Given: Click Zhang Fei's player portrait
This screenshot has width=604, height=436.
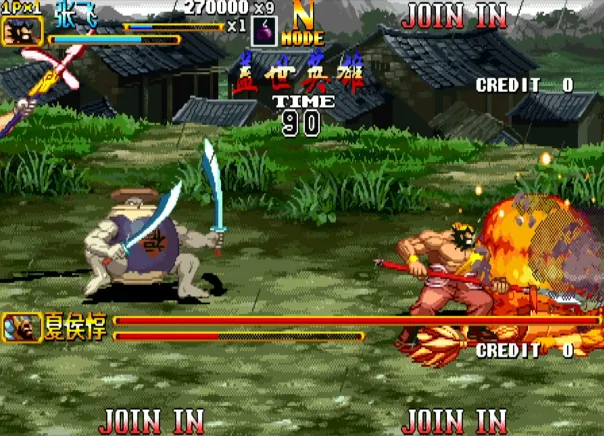Looking at the screenshot, I should 20,31.
